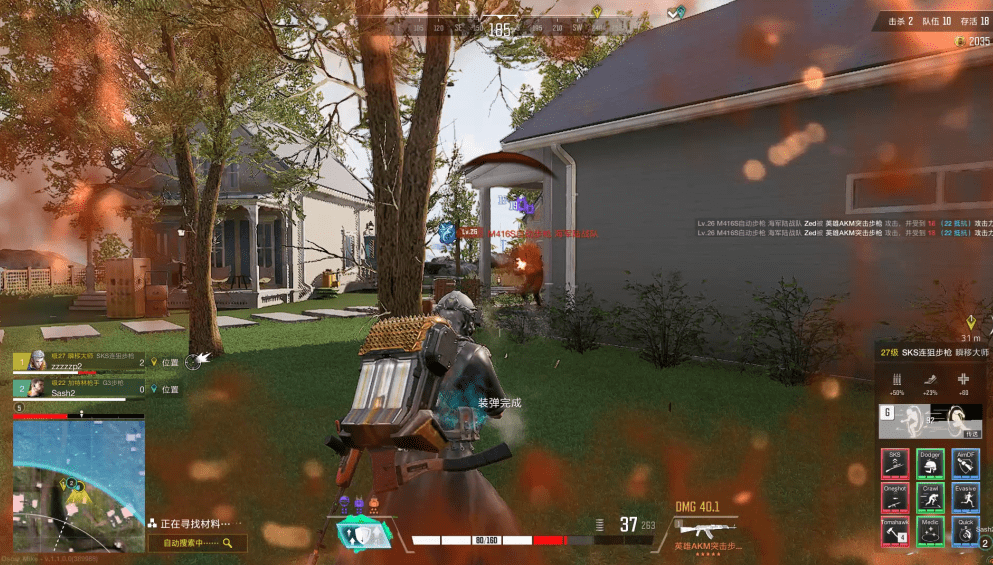Image resolution: width=993 pixels, height=565 pixels.
Task: Choose the Evasive running skill
Action: click(x=965, y=497)
